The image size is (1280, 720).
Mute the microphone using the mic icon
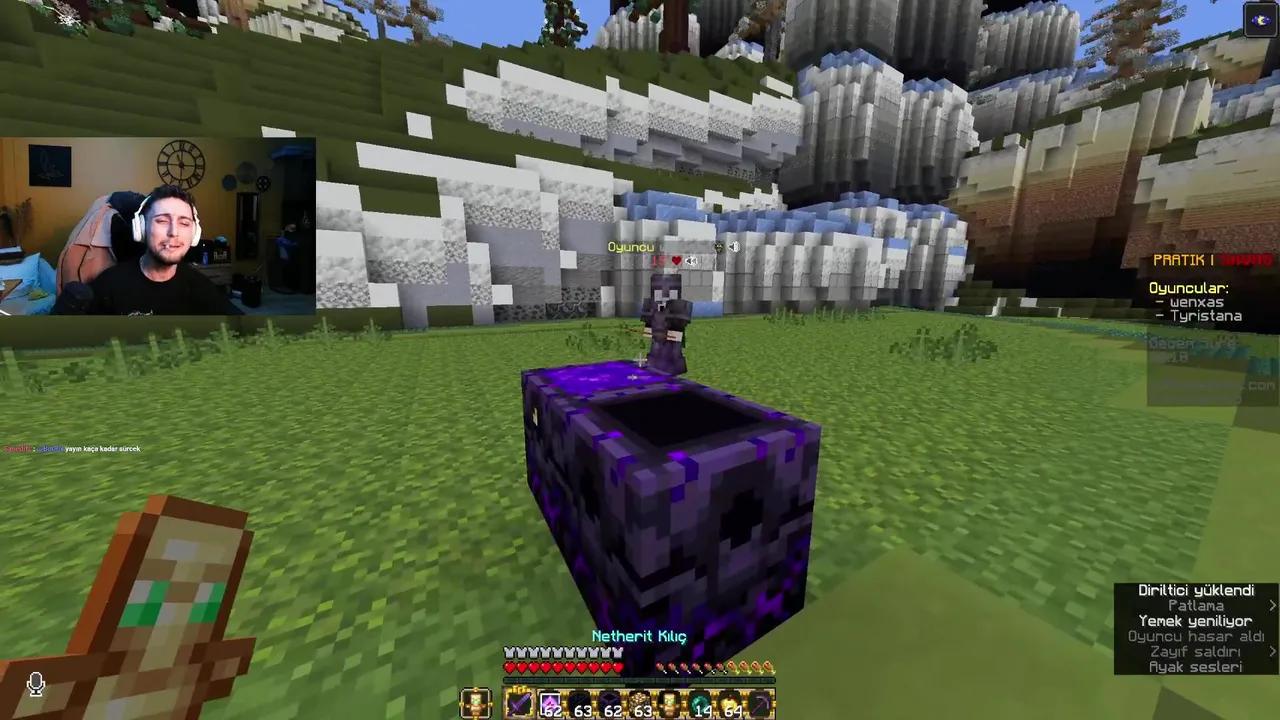click(35, 683)
